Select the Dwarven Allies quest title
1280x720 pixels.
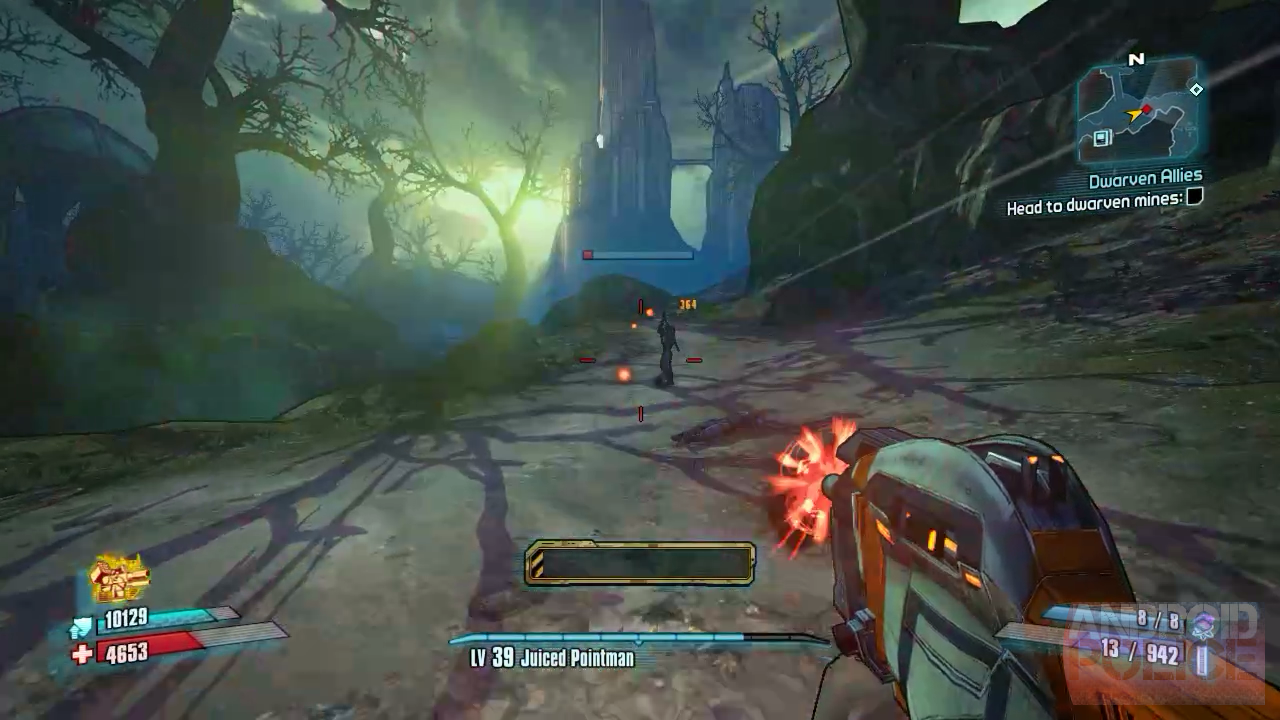point(1145,180)
